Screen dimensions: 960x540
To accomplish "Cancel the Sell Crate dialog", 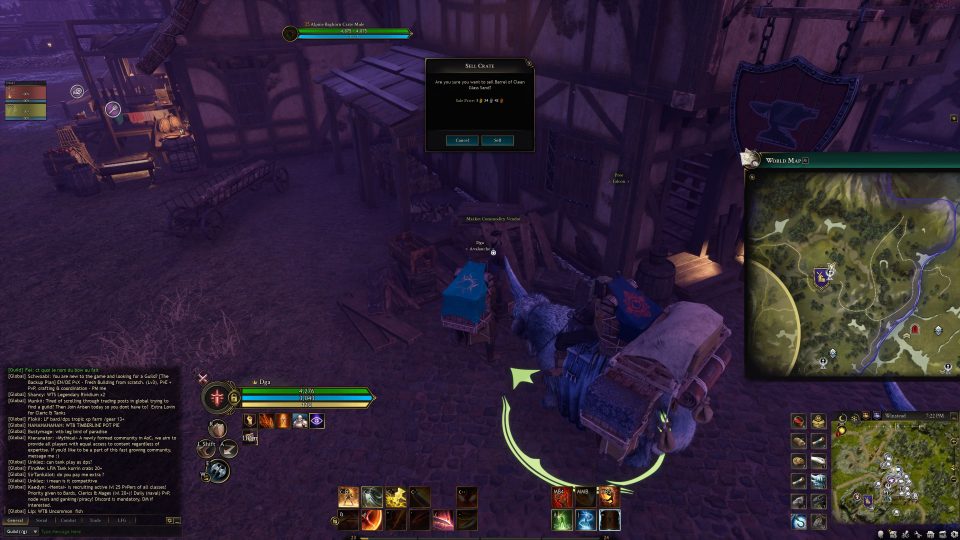I will tap(462, 140).
